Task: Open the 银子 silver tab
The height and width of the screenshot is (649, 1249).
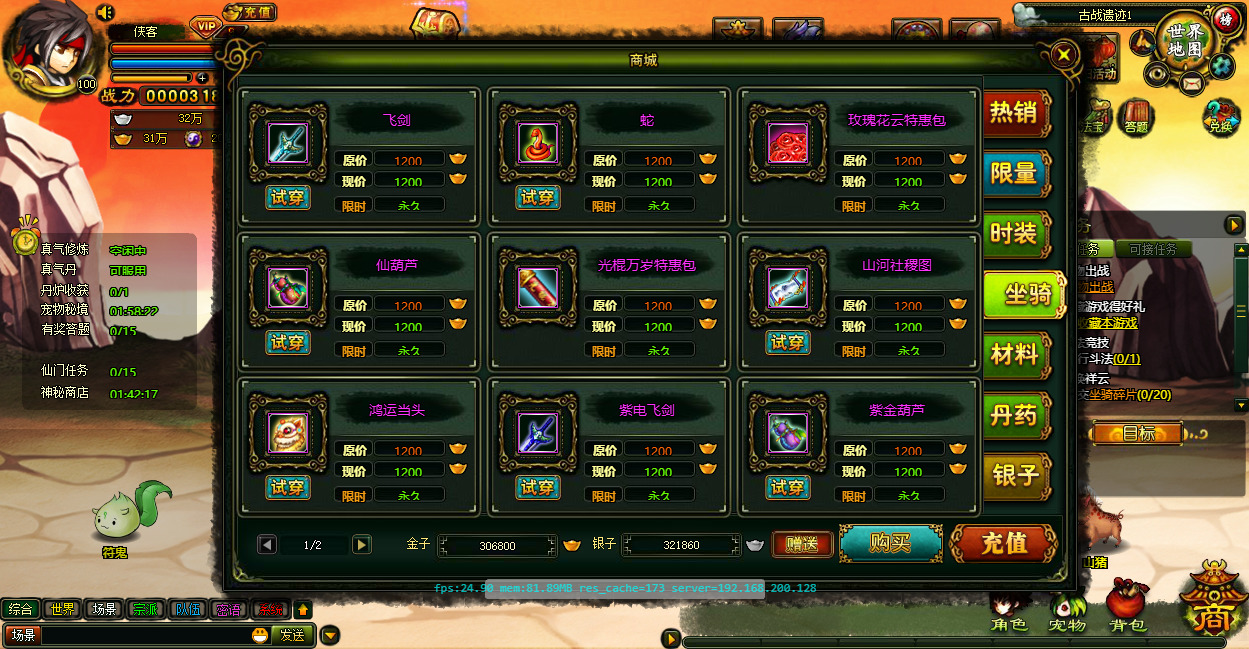Action: [x=1014, y=475]
